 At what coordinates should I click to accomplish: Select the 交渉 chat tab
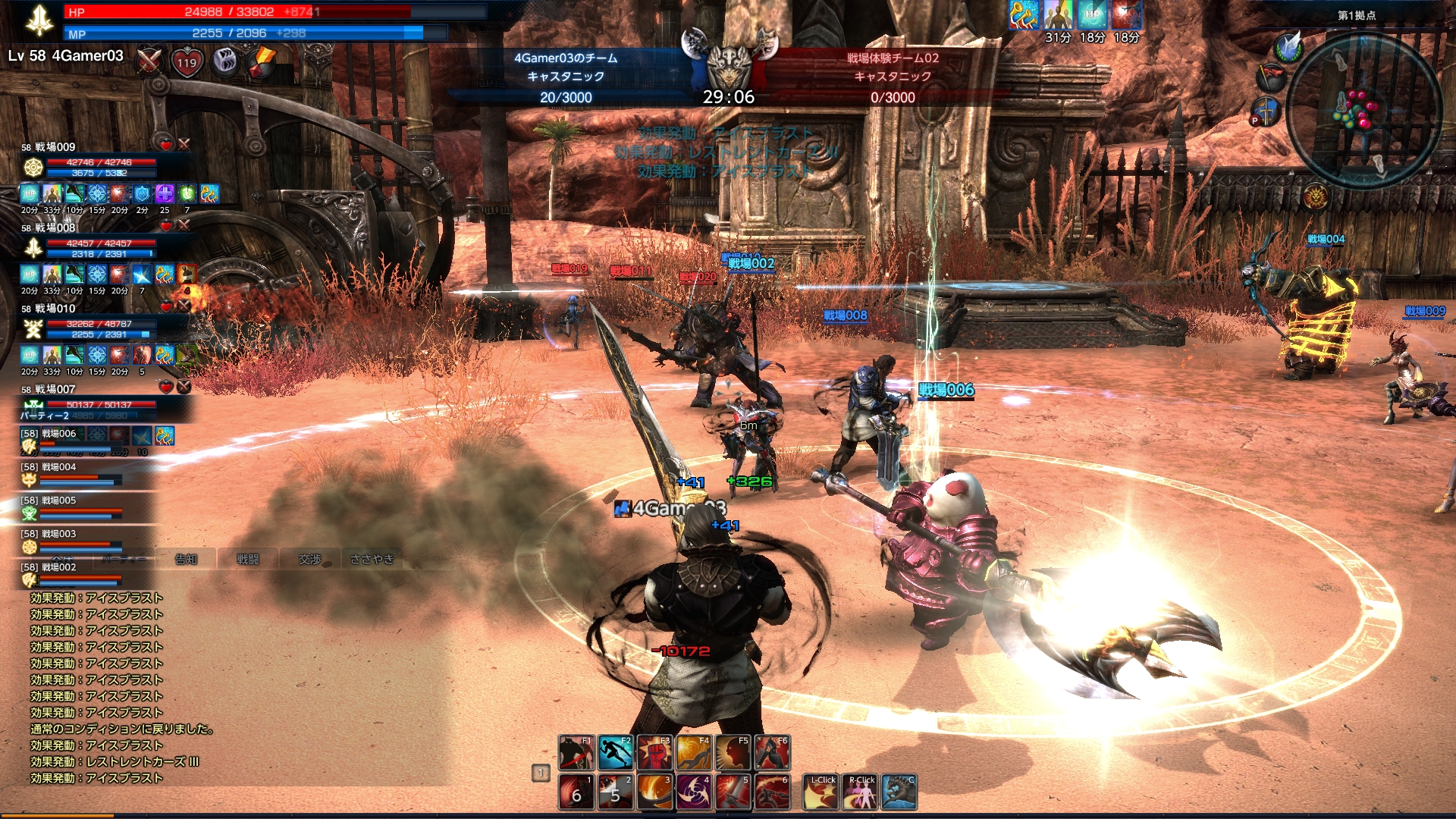pyautogui.click(x=310, y=559)
